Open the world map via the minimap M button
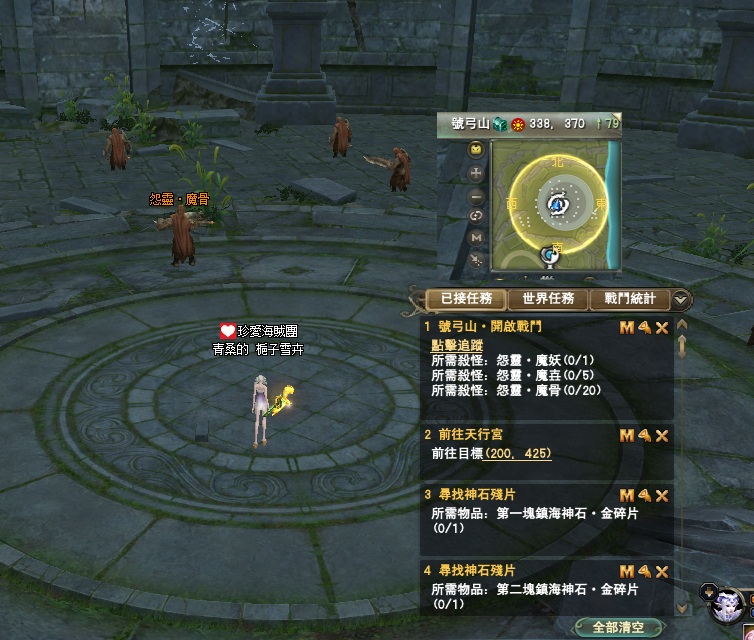The image size is (754, 640). tap(477, 238)
